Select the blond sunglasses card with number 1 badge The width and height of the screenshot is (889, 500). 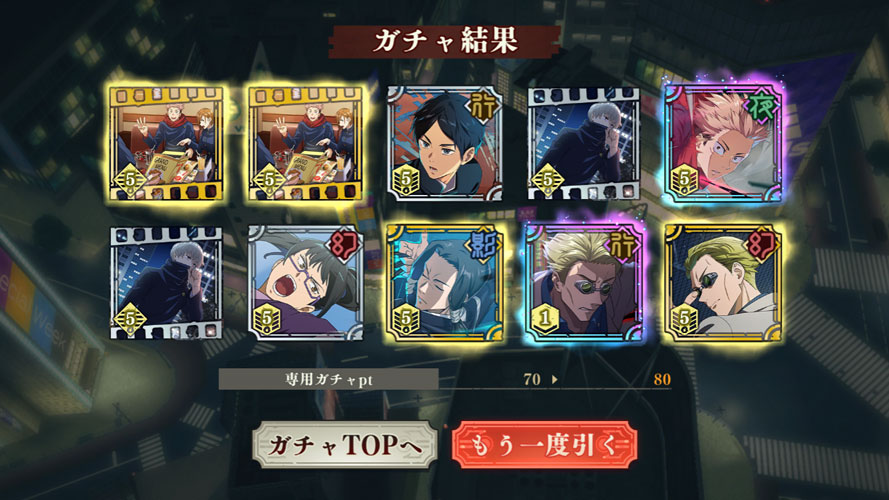[584, 281]
